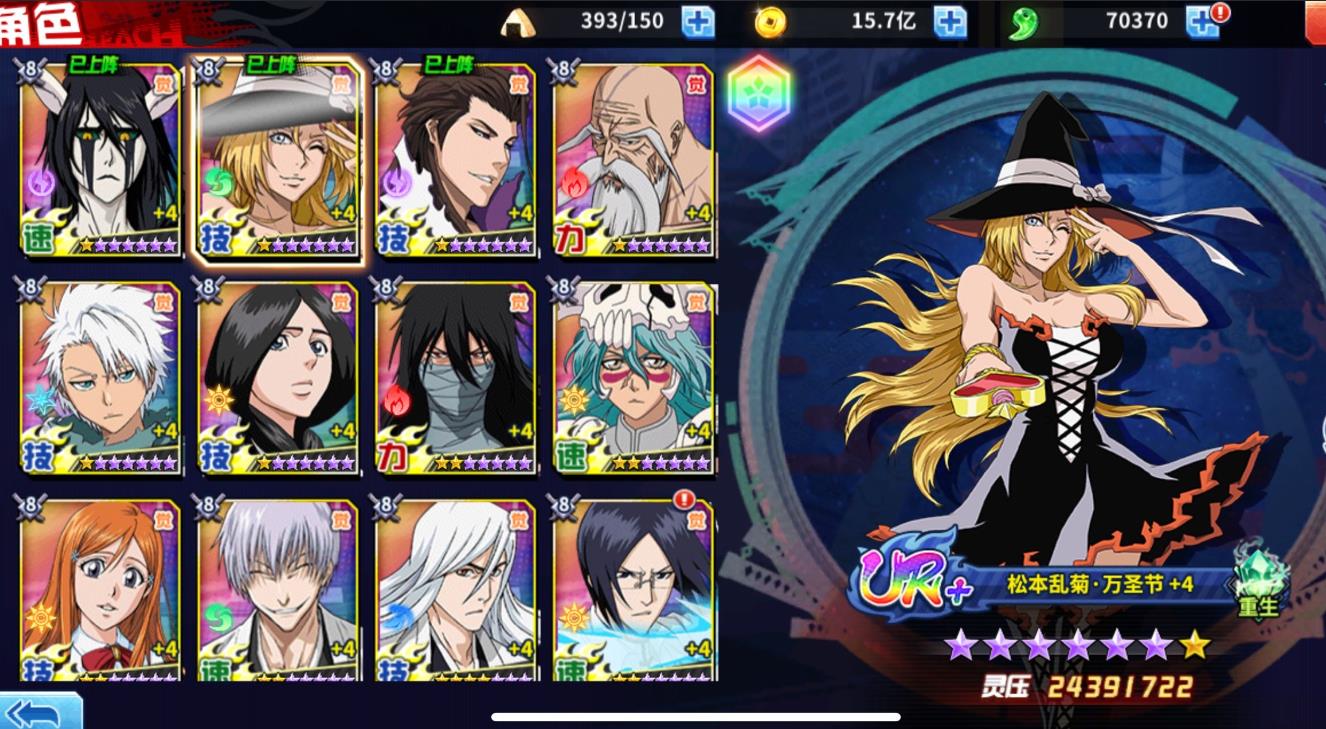Pick the bald bearded Yamamoto card
Screen dimensions: 1326x729
pyautogui.click(x=633, y=160)
